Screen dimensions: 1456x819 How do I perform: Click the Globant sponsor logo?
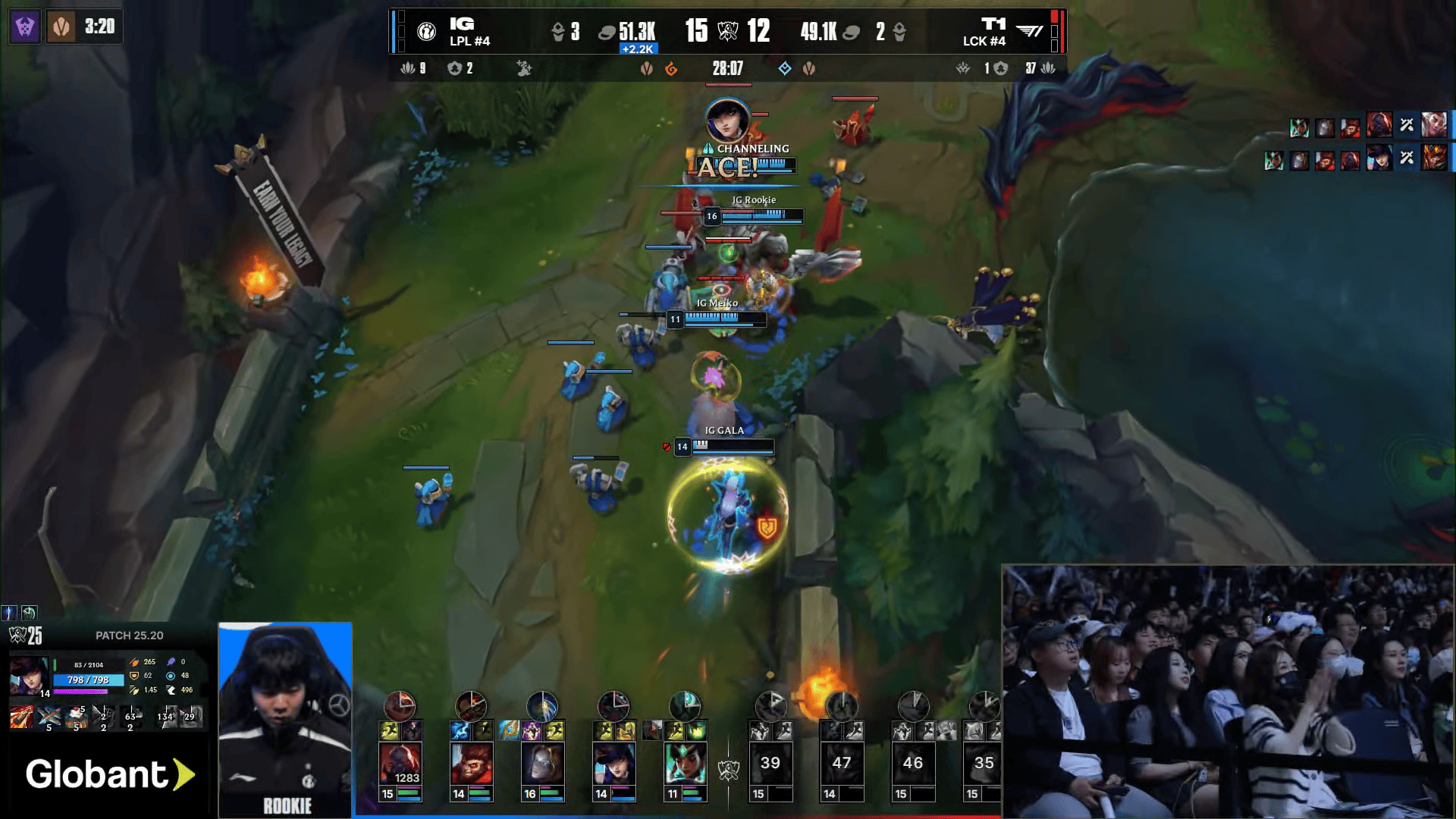pyautogui.click(x=109, y=774)
